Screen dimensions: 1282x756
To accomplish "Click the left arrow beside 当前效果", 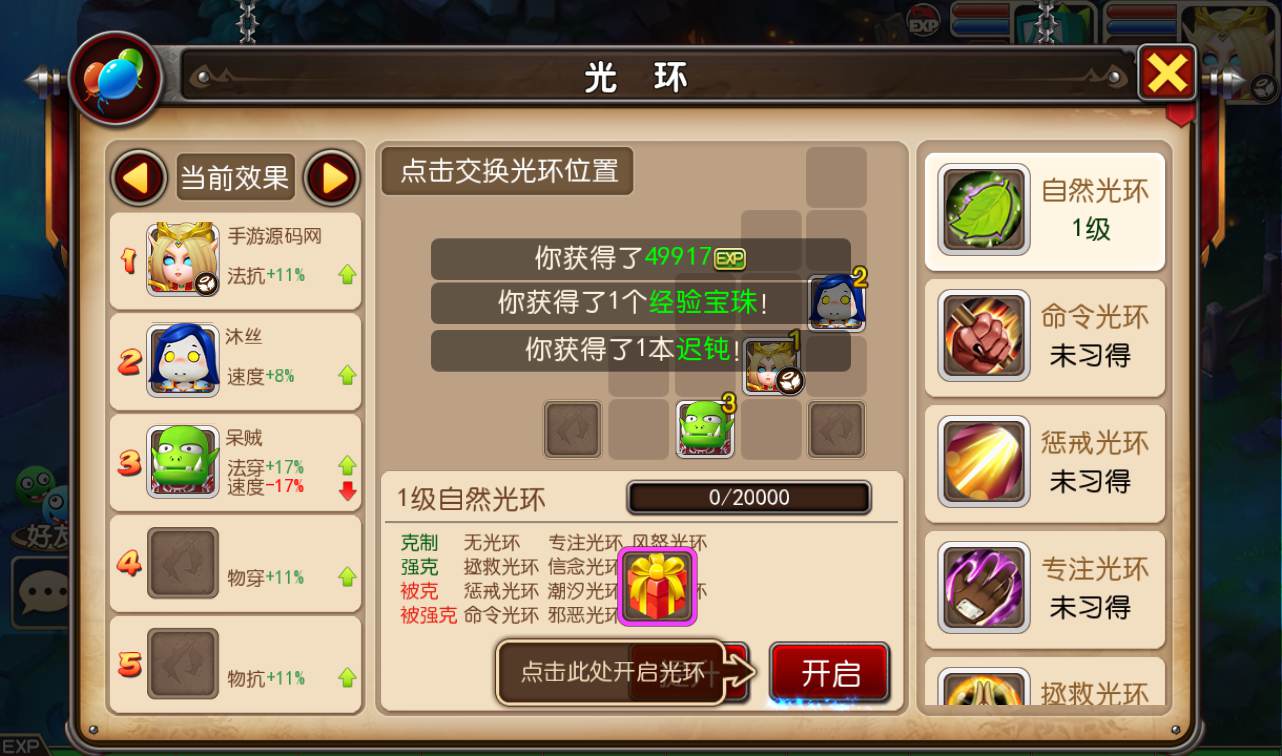I will pos(138,177).
